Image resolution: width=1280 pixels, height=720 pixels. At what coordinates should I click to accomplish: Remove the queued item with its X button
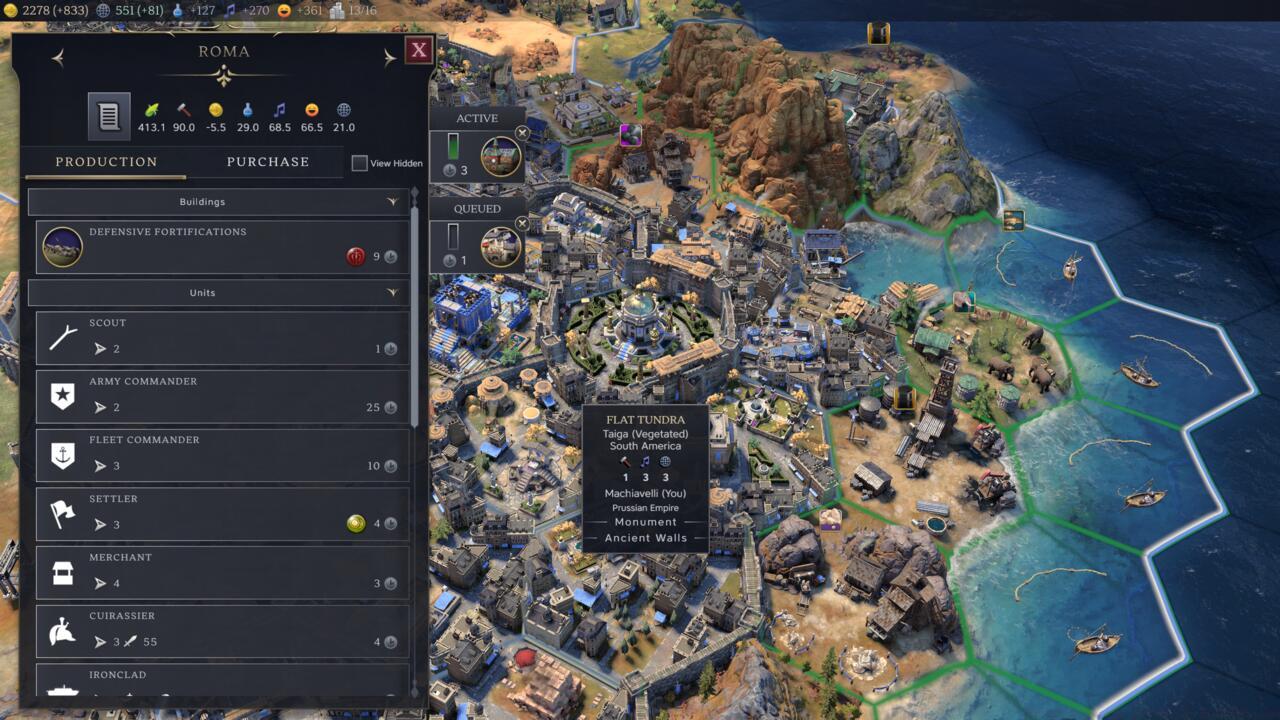click(x=523, y=224)
